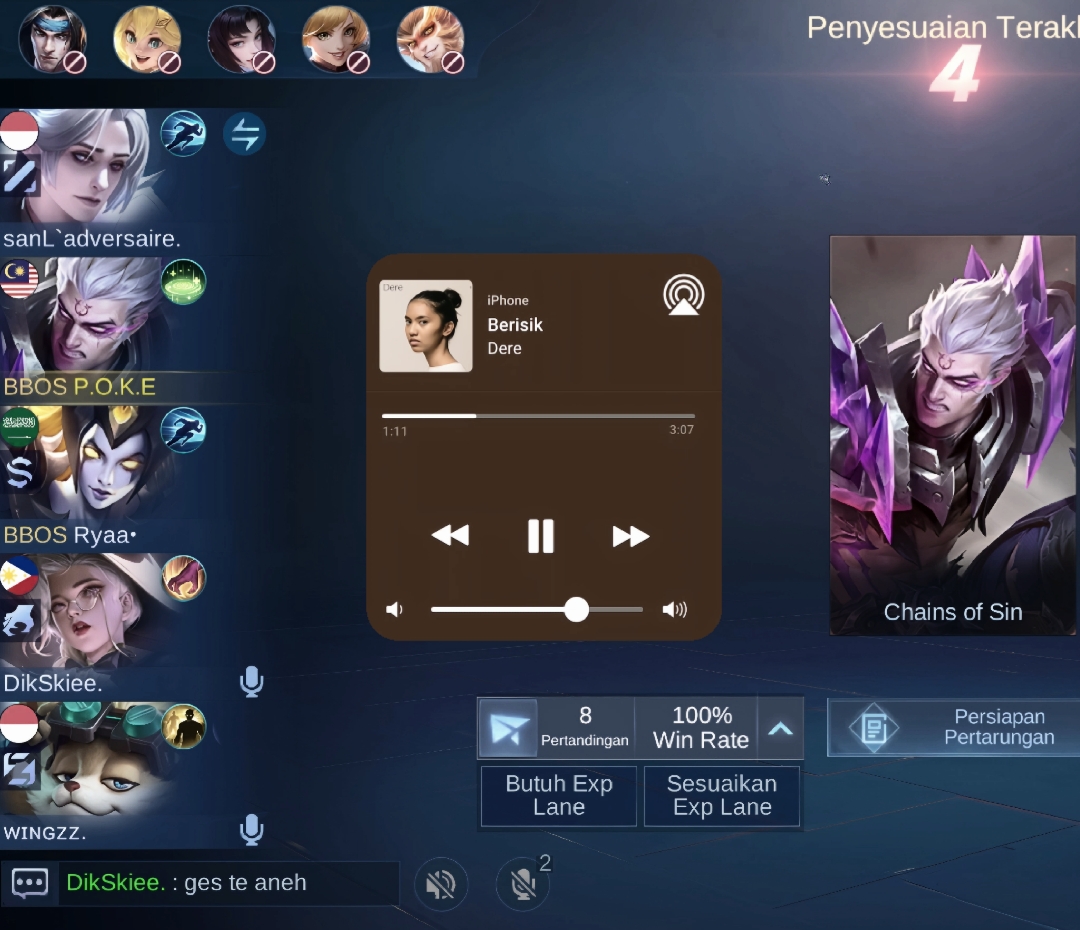The width and height of the screenshot is (1080, 930).
Task: Click DikSkiee's microphone icon
Action: pos(251,682)
